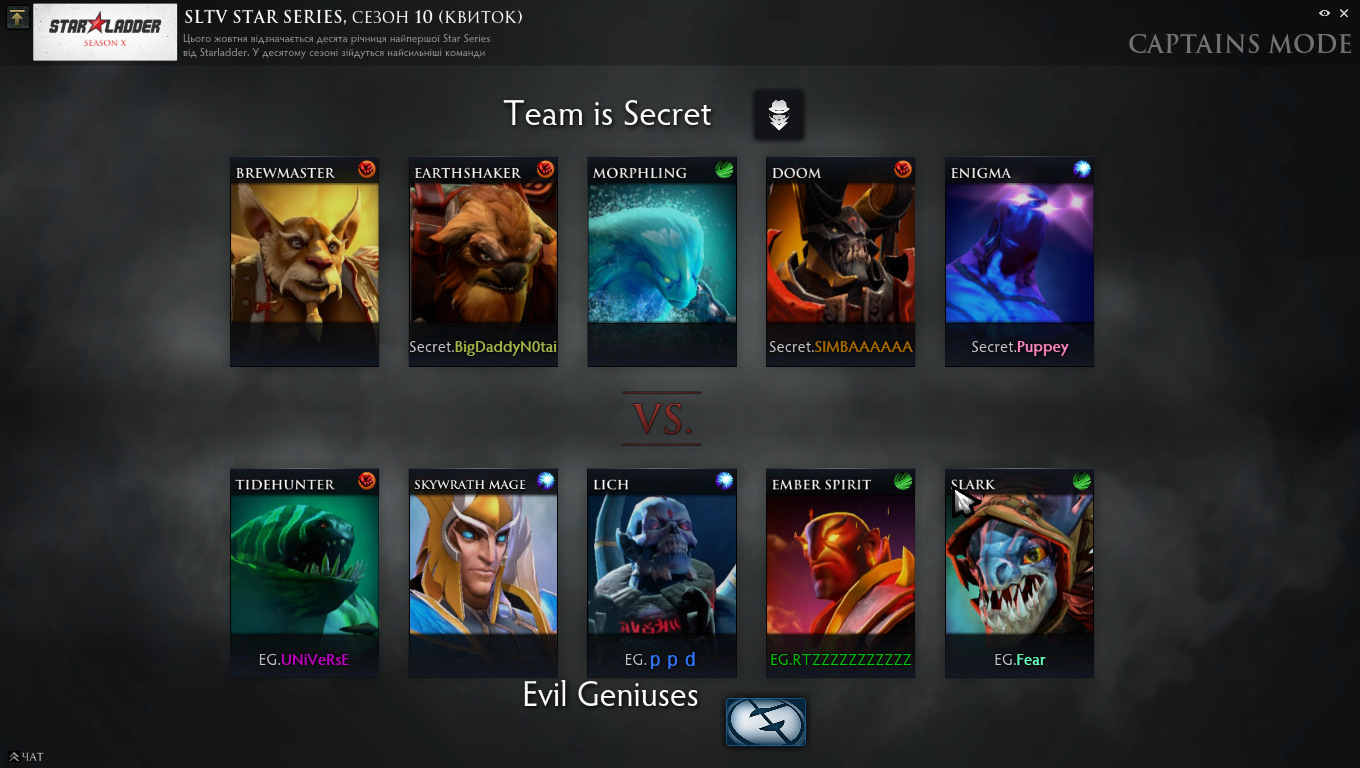Expand the ЧАТ chat panel
Viewport: 1360px width, 768px height.
tap(26, 757)
